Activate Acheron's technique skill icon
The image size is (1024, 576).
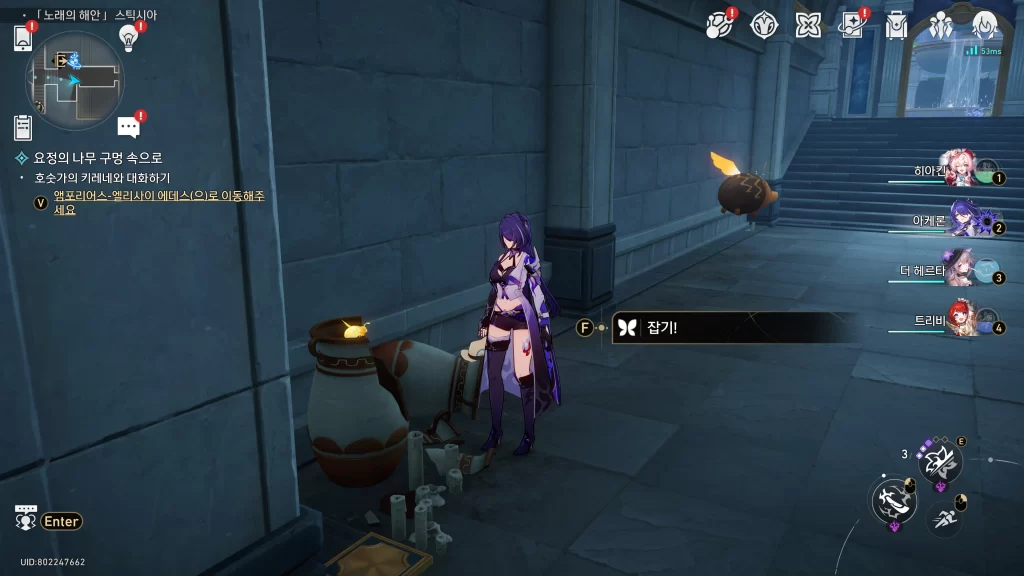(x=940, y=461)
